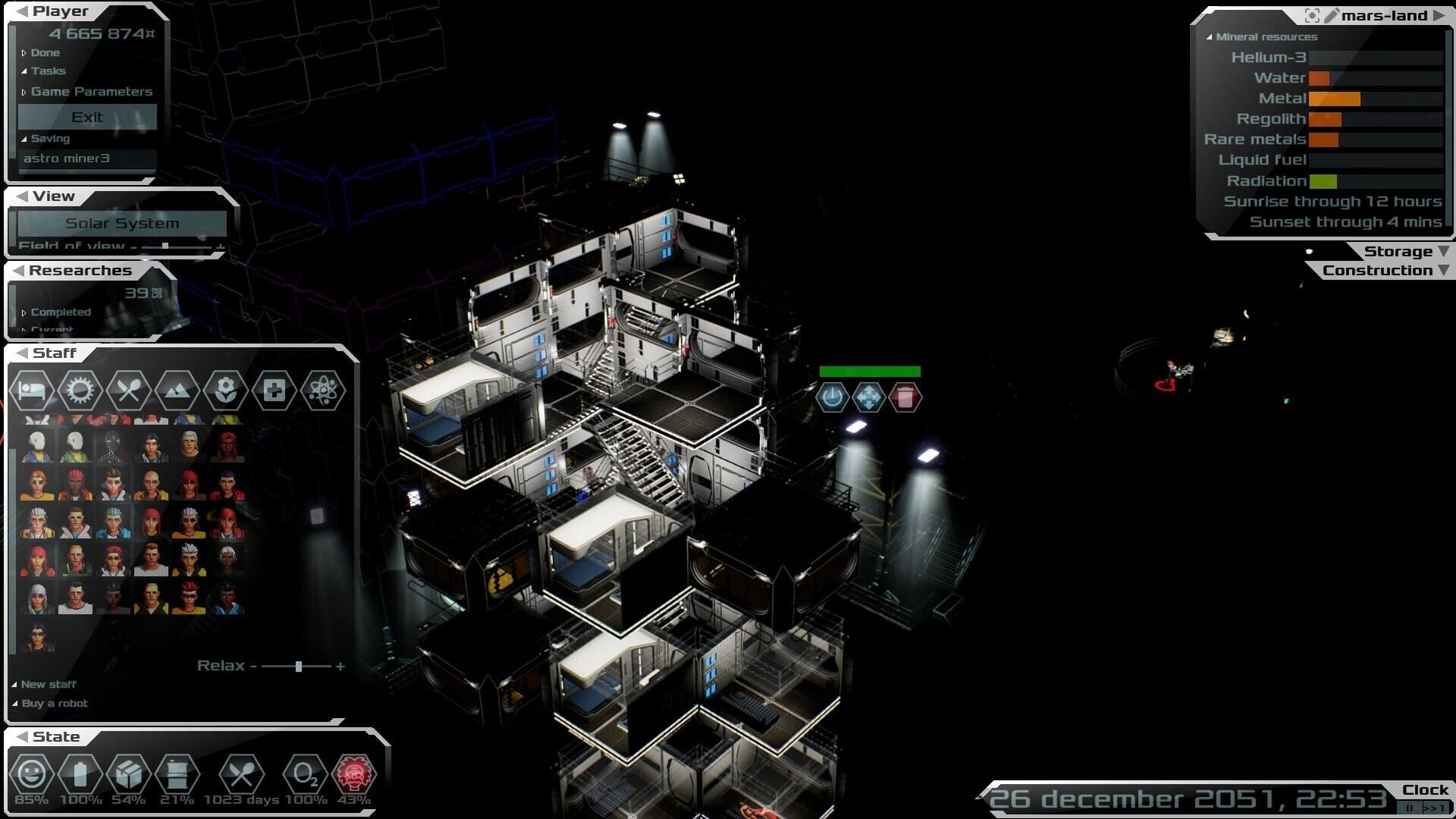This screenshot has height=819, width=1456.
Task: Select the atom science staff filter
Action: click(322, 391)
